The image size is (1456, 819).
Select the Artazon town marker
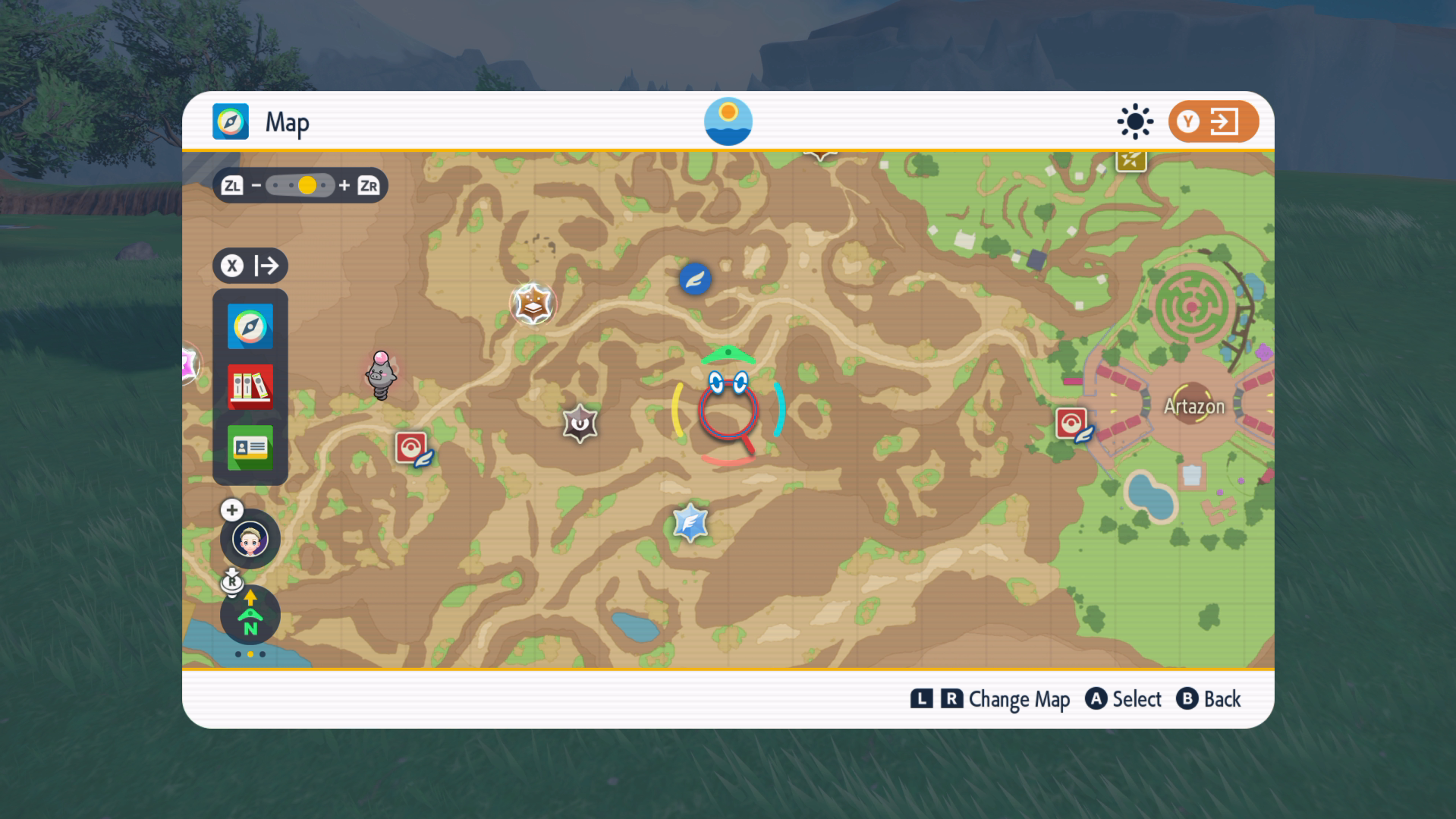pos(1193,407)
